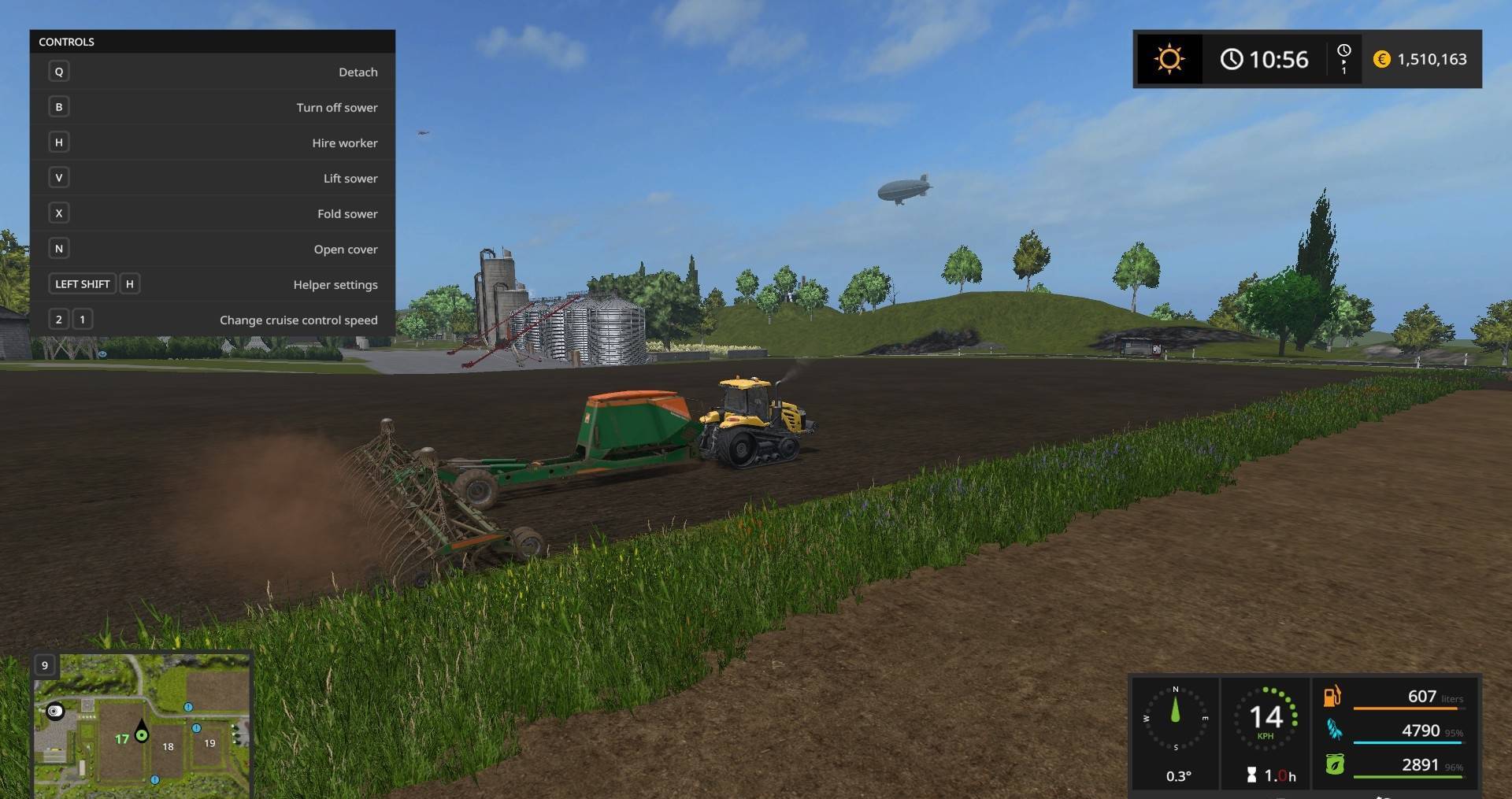Open Helper settings from the controls panel
Screen dimensions: 1512x799
click(x=335, y=284)
